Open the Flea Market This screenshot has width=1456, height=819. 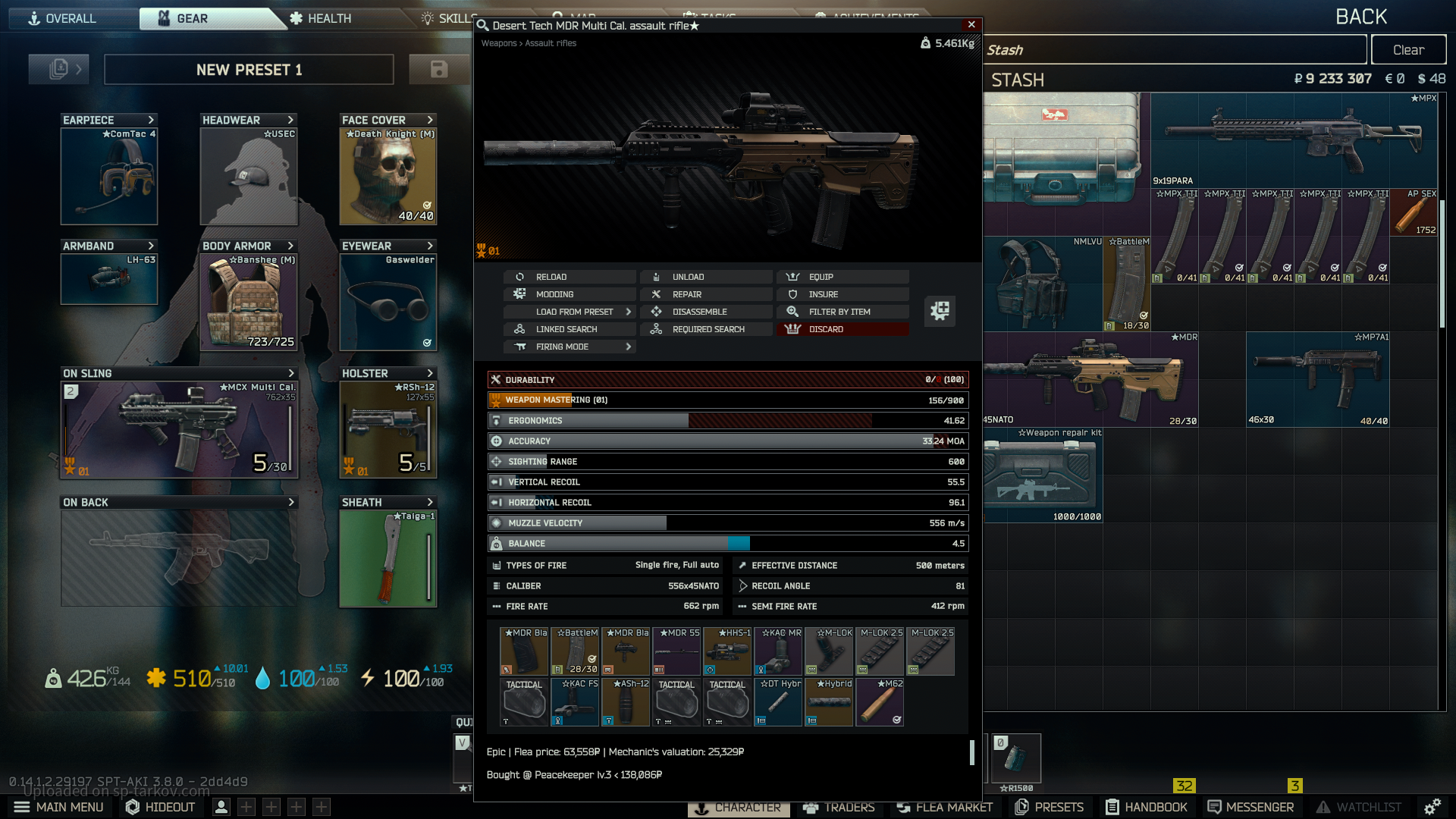click(944, 807)
